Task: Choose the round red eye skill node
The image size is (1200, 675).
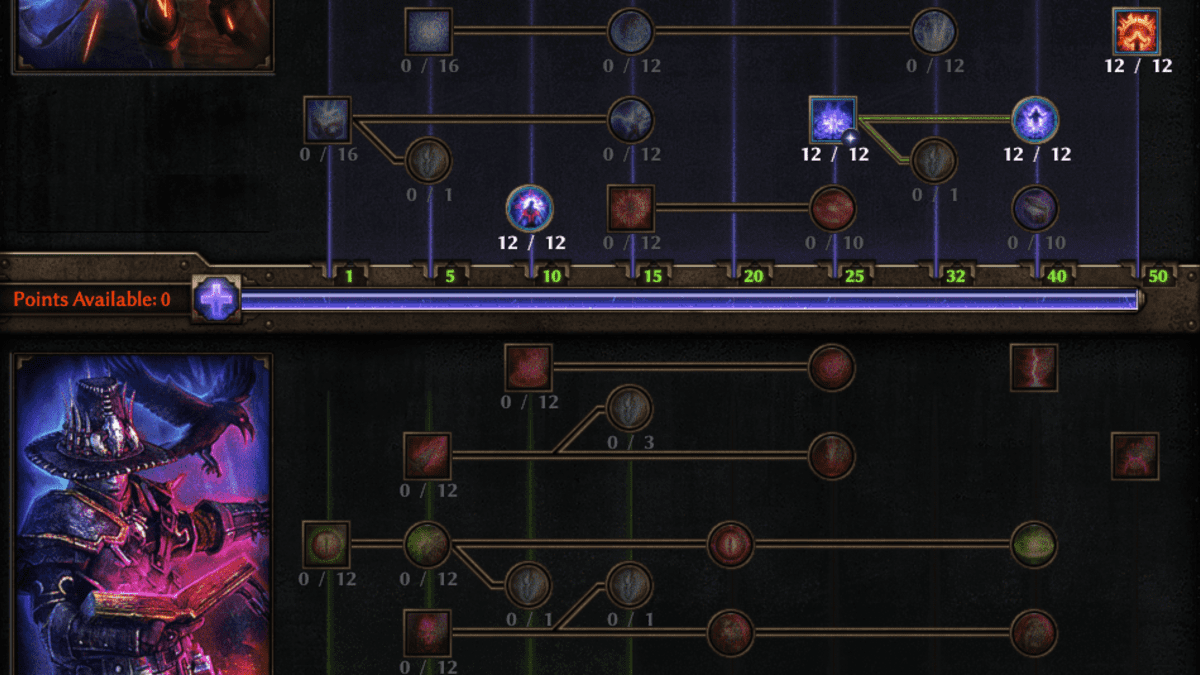Action: tap(730, 544)
